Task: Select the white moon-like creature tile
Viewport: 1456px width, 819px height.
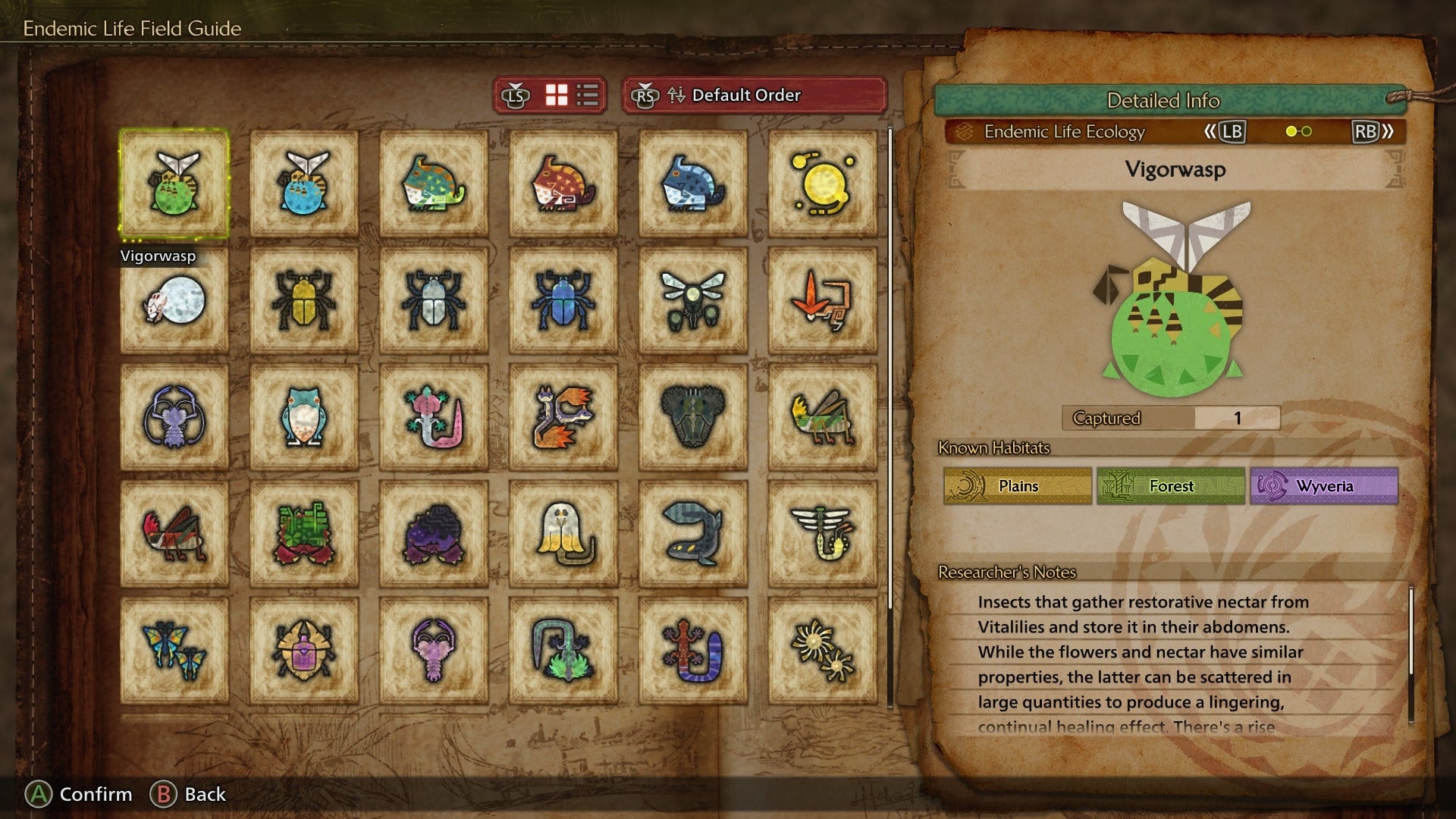Action: tap(174, 300)
